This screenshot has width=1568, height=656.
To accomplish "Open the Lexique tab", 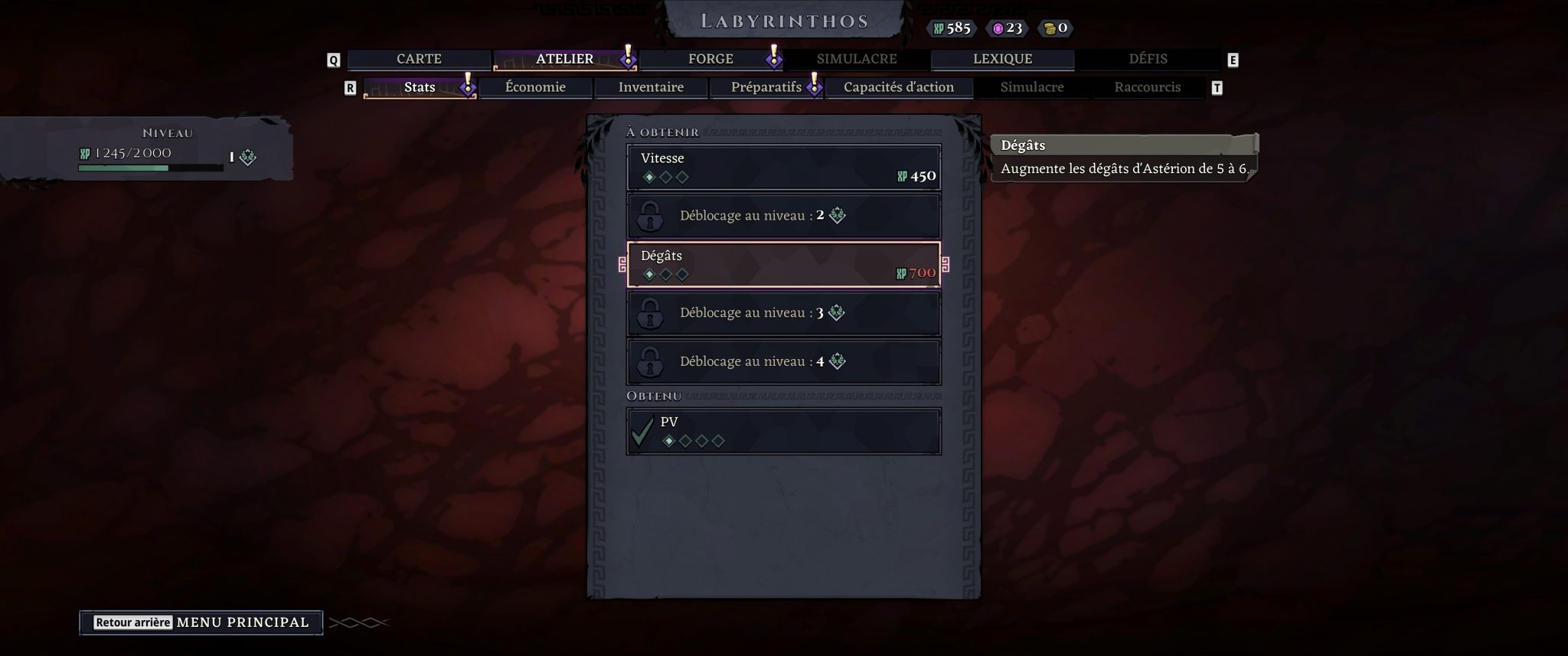I will coord(1002,59).
